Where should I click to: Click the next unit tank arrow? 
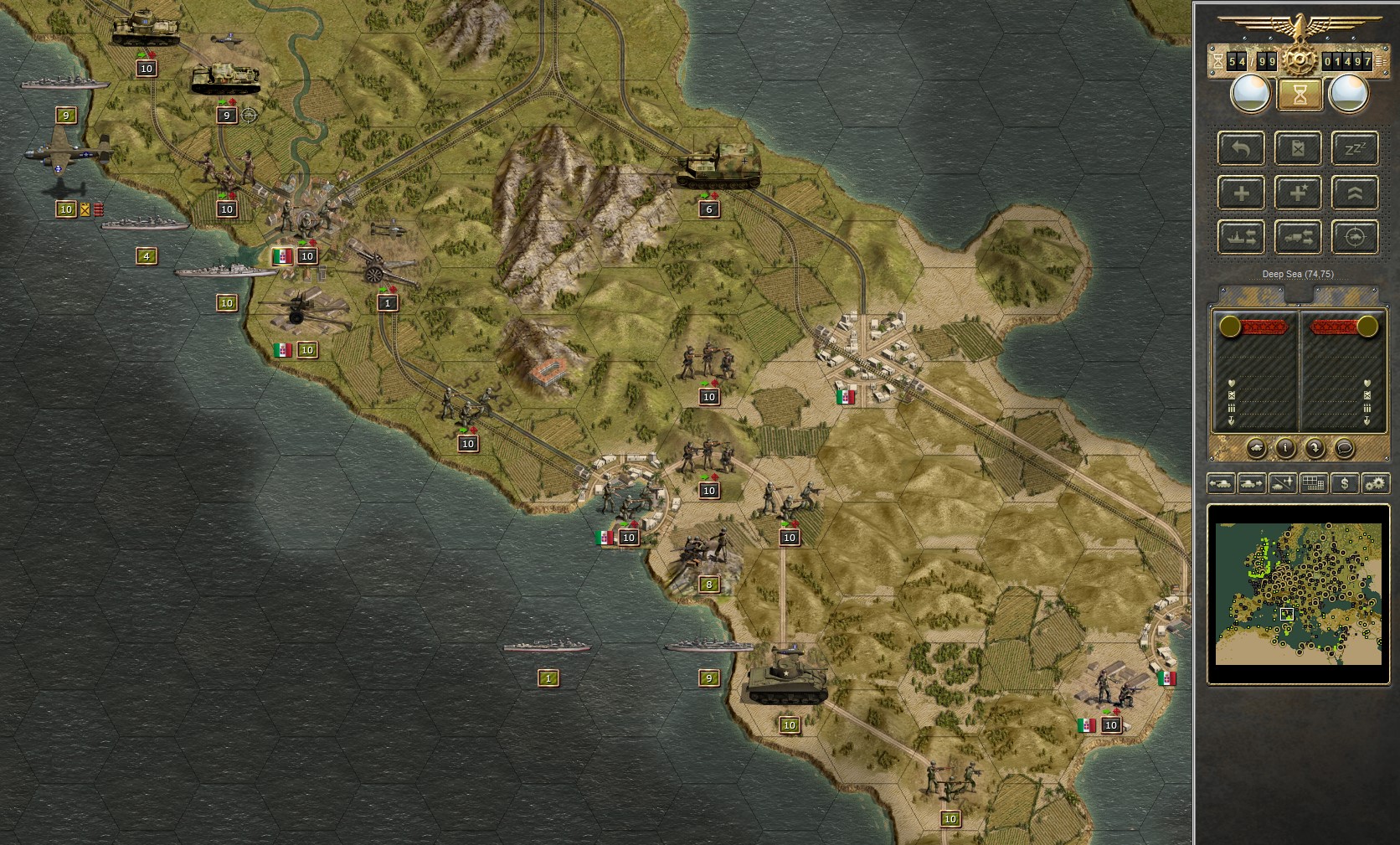point(1250,484)
